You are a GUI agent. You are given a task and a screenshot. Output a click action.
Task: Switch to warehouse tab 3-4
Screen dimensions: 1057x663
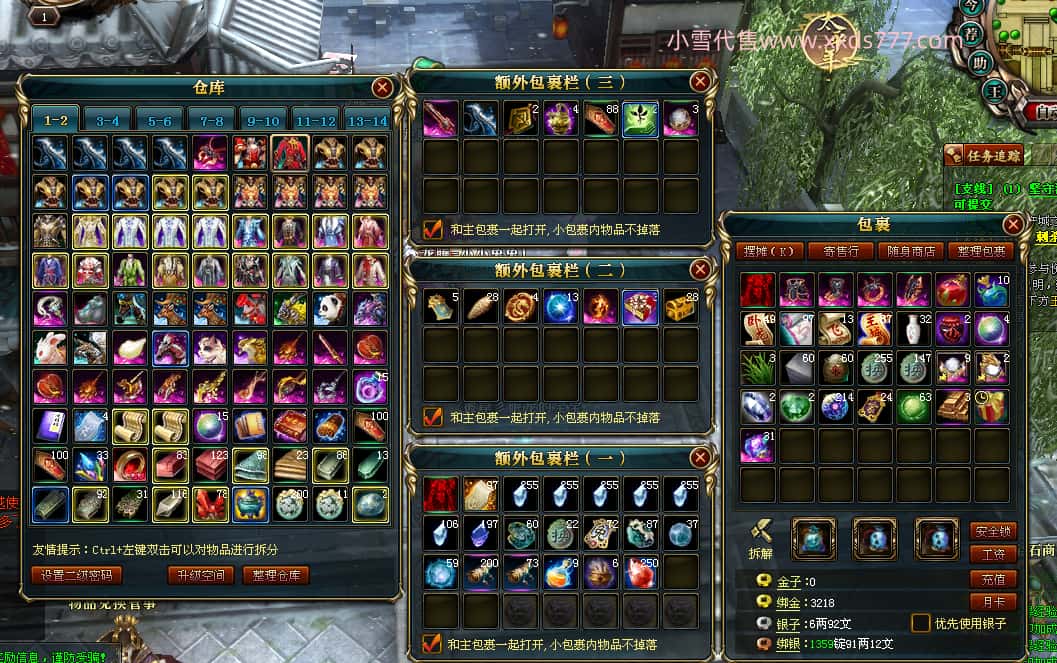[108, 121]
